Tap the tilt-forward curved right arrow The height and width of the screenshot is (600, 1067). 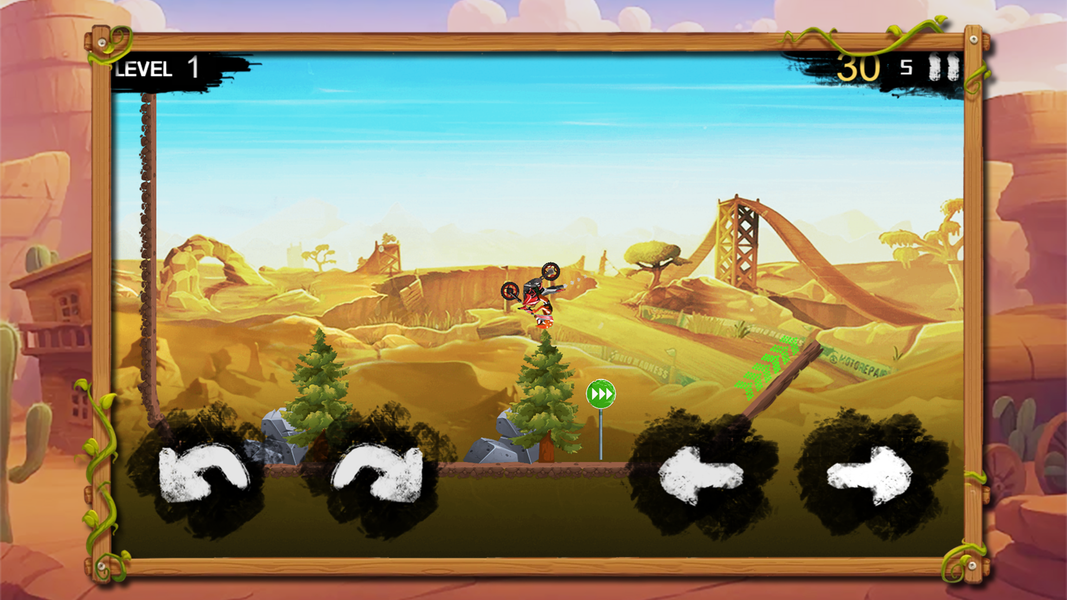(x=376, y=474)
